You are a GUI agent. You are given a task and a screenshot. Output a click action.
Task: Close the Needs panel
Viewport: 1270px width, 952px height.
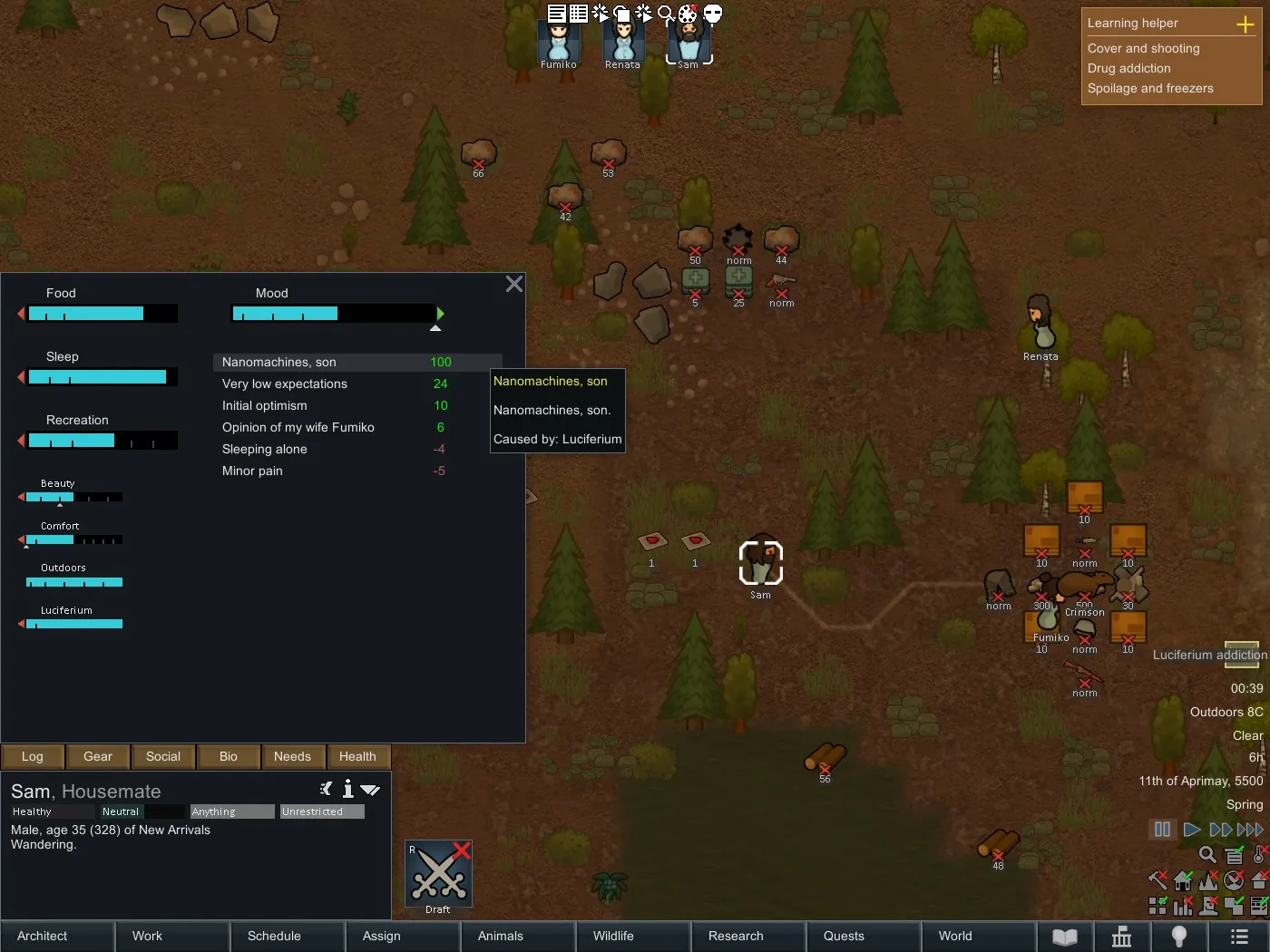[x=514, y=285]
